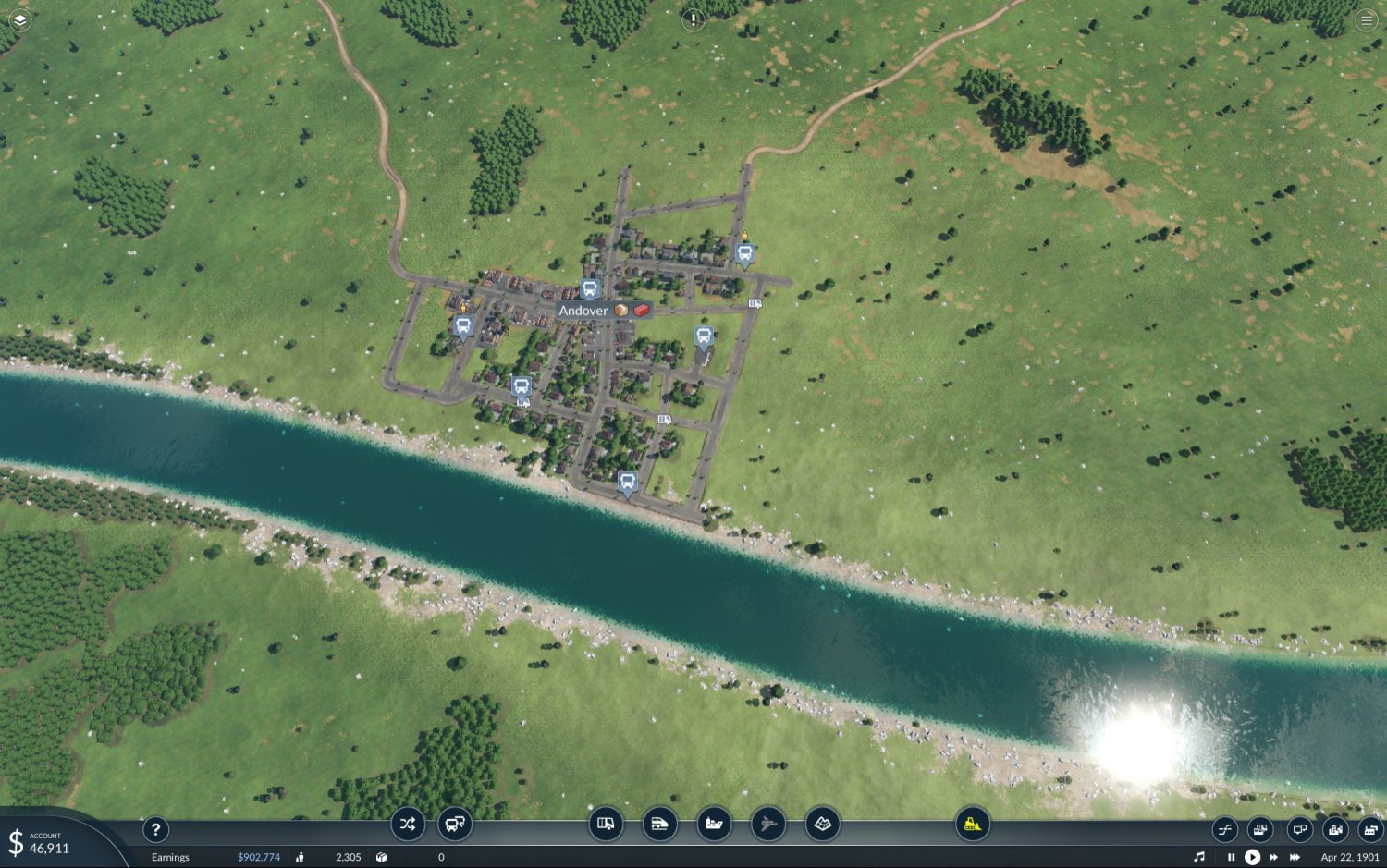Set game speed to fast forward
The image size is (1387, 868).
coord(1273,857)
